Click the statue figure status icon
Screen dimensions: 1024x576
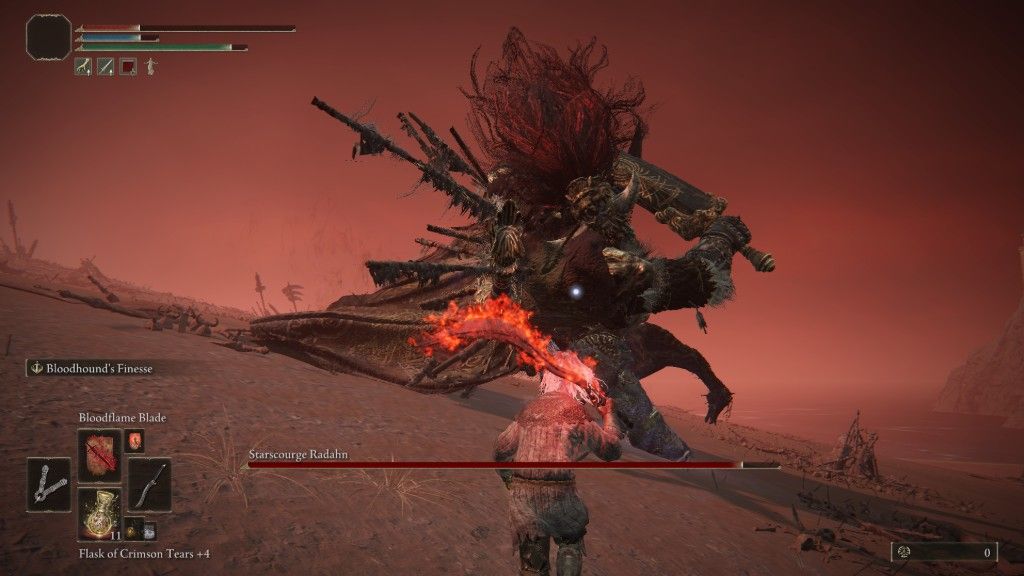pyautogui.click(x=150, y=67)
